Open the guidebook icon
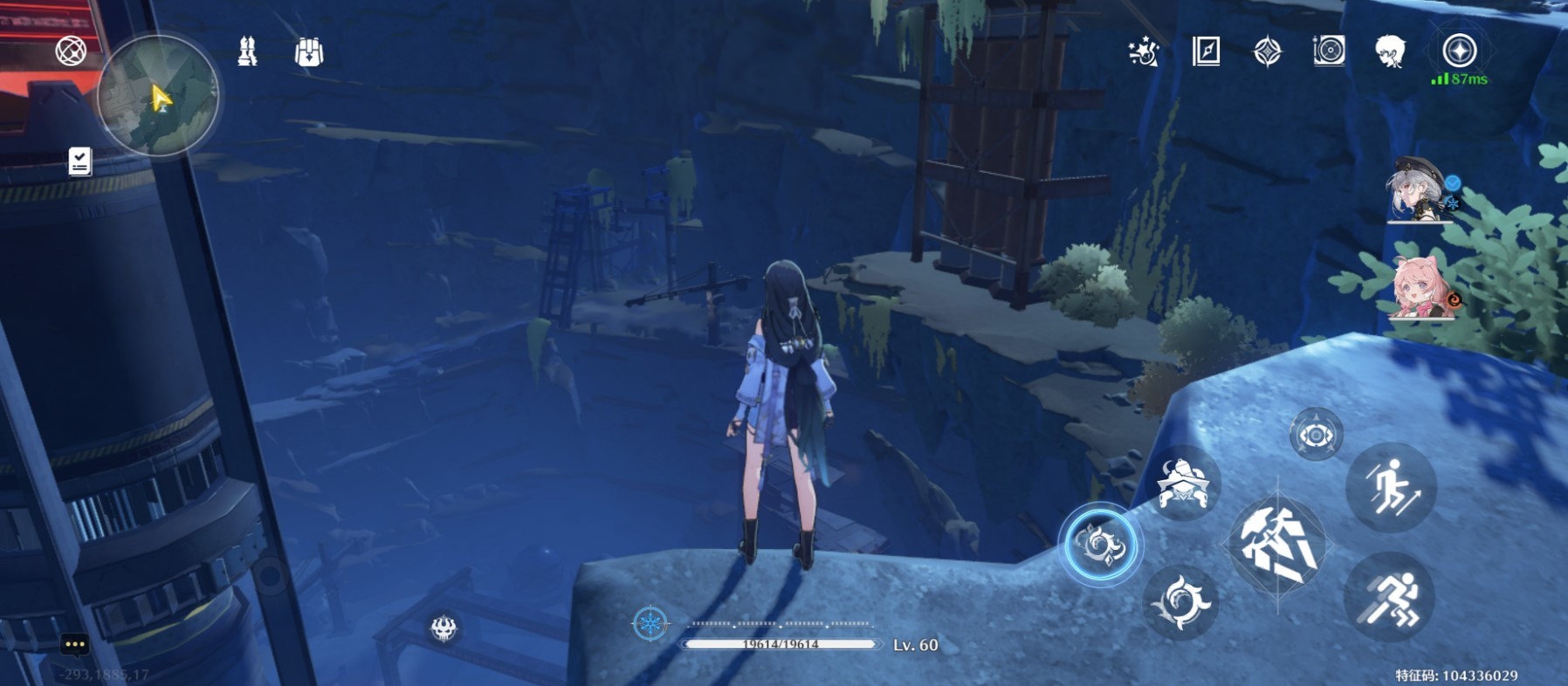1568x686 pixels. (x=1206, y=51)
